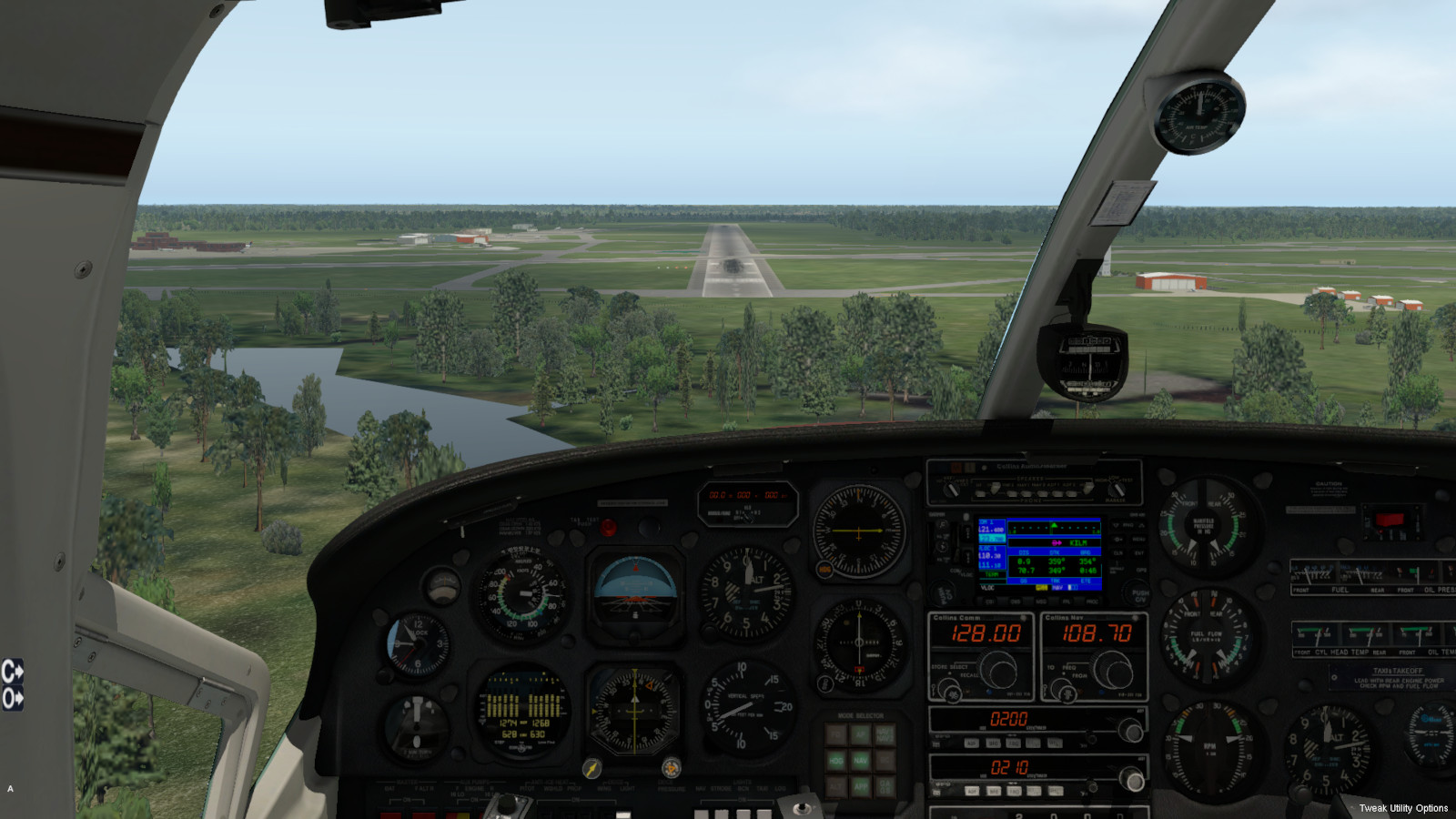This screenshot has height=819, width=1456.
Task: Flip the red ELT switch
Action: [1389, 521]
